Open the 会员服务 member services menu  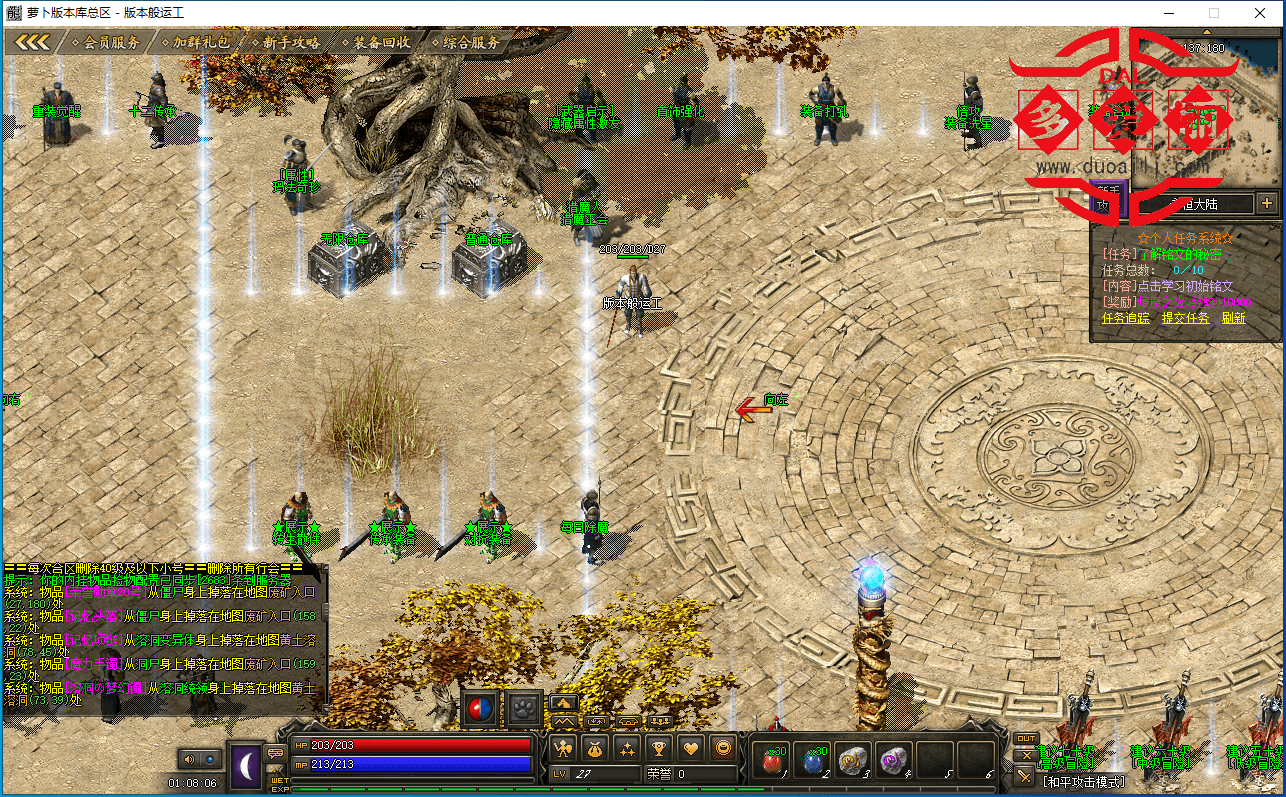coord(111,42)
